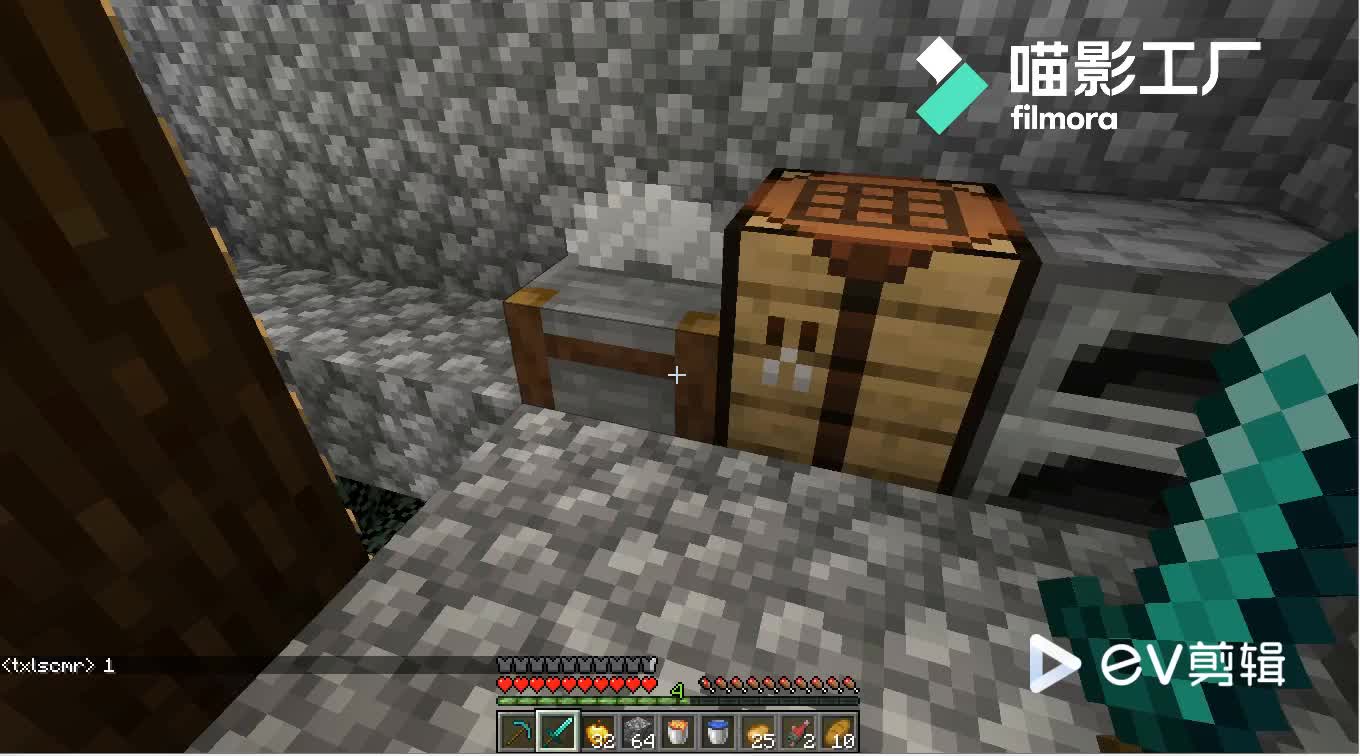
Task: Click the leftmost health heart icon
Action: [x=506, y=683]
